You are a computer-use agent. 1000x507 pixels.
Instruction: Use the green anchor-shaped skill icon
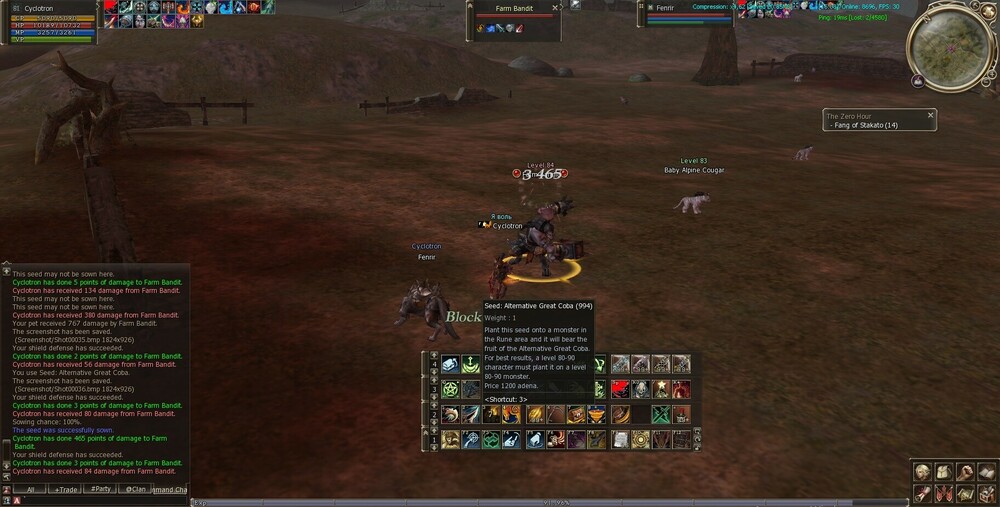tap(470, 364)
